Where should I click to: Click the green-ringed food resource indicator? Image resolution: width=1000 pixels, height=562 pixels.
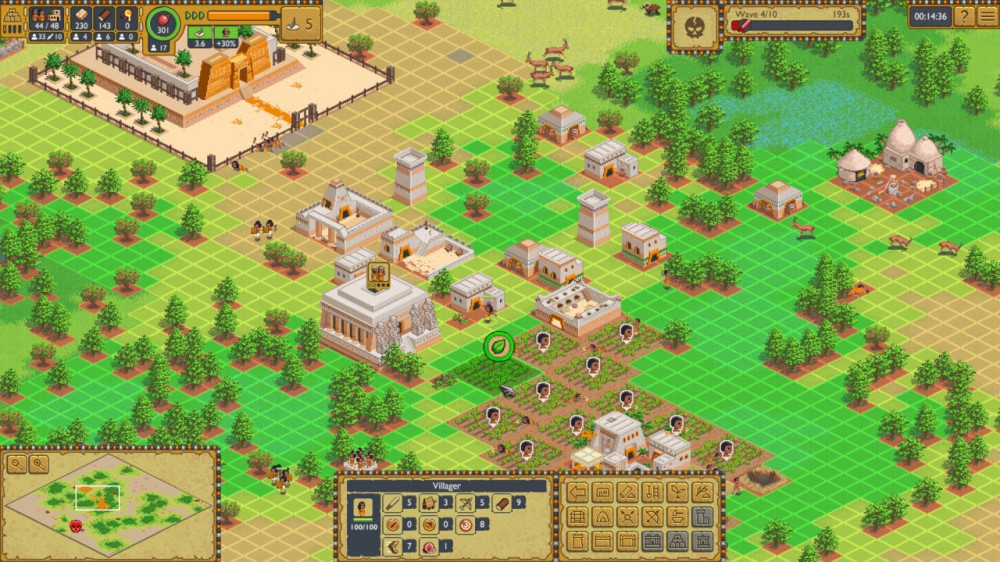tap(161, 25)
